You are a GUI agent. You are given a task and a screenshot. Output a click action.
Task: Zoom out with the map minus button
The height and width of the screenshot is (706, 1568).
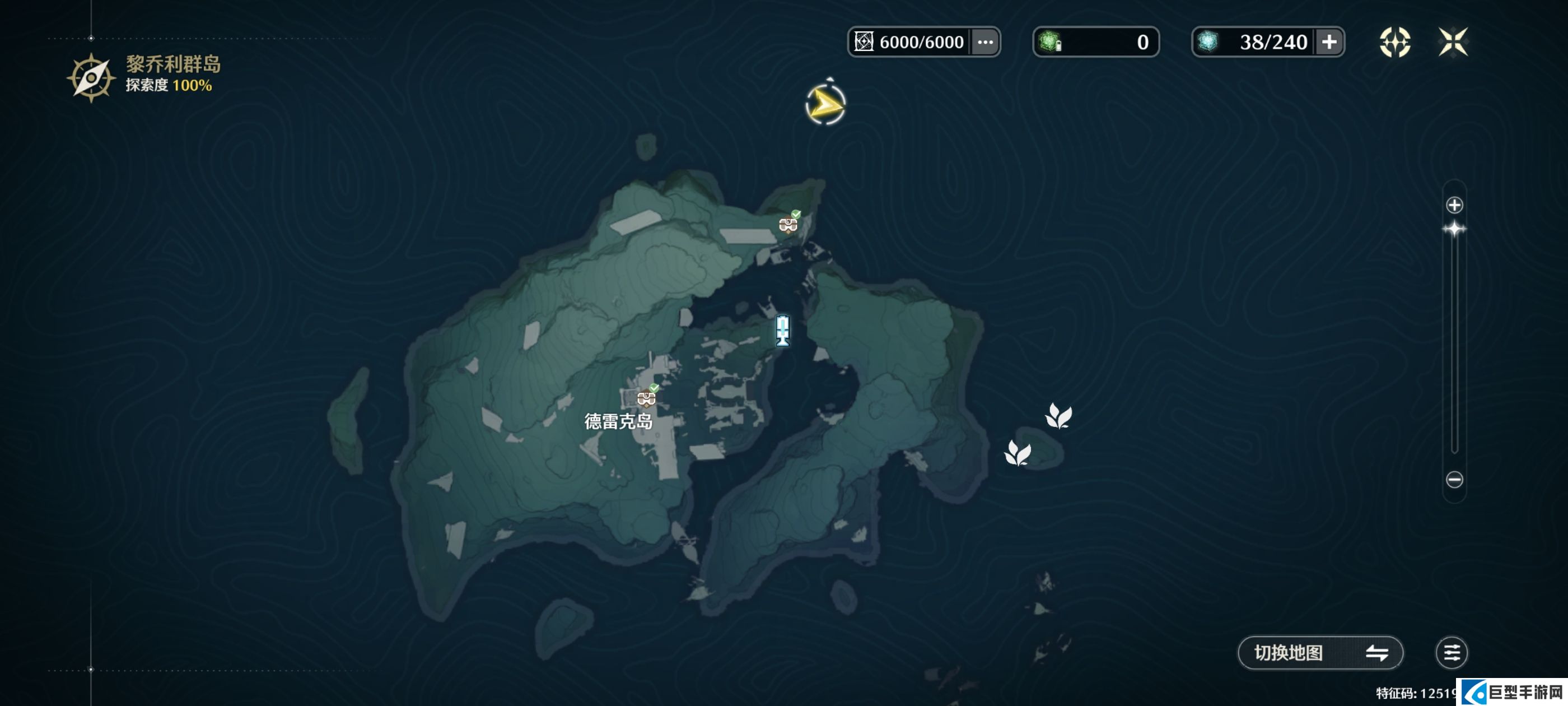coord(1454,480)
